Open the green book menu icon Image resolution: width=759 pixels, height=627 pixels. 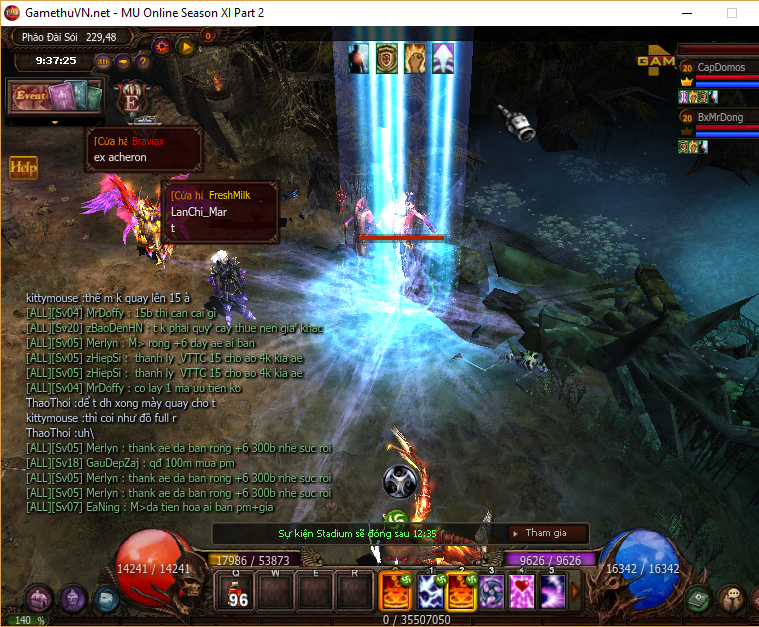click(699, 598)
